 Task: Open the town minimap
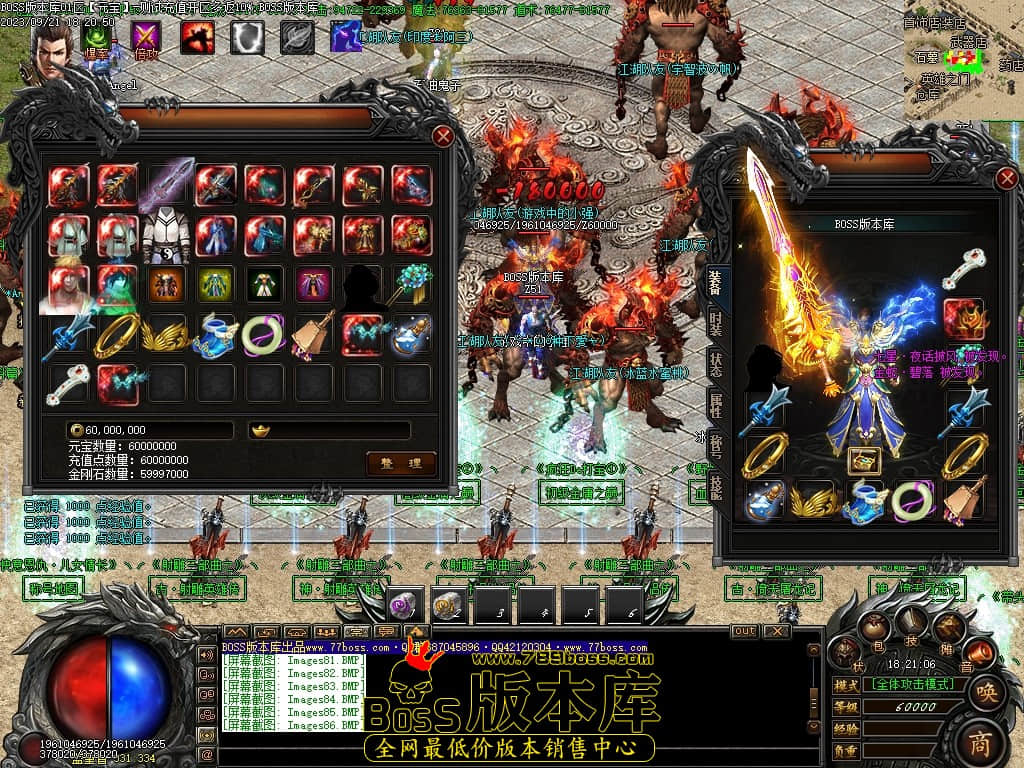click(x=962, y=60)
